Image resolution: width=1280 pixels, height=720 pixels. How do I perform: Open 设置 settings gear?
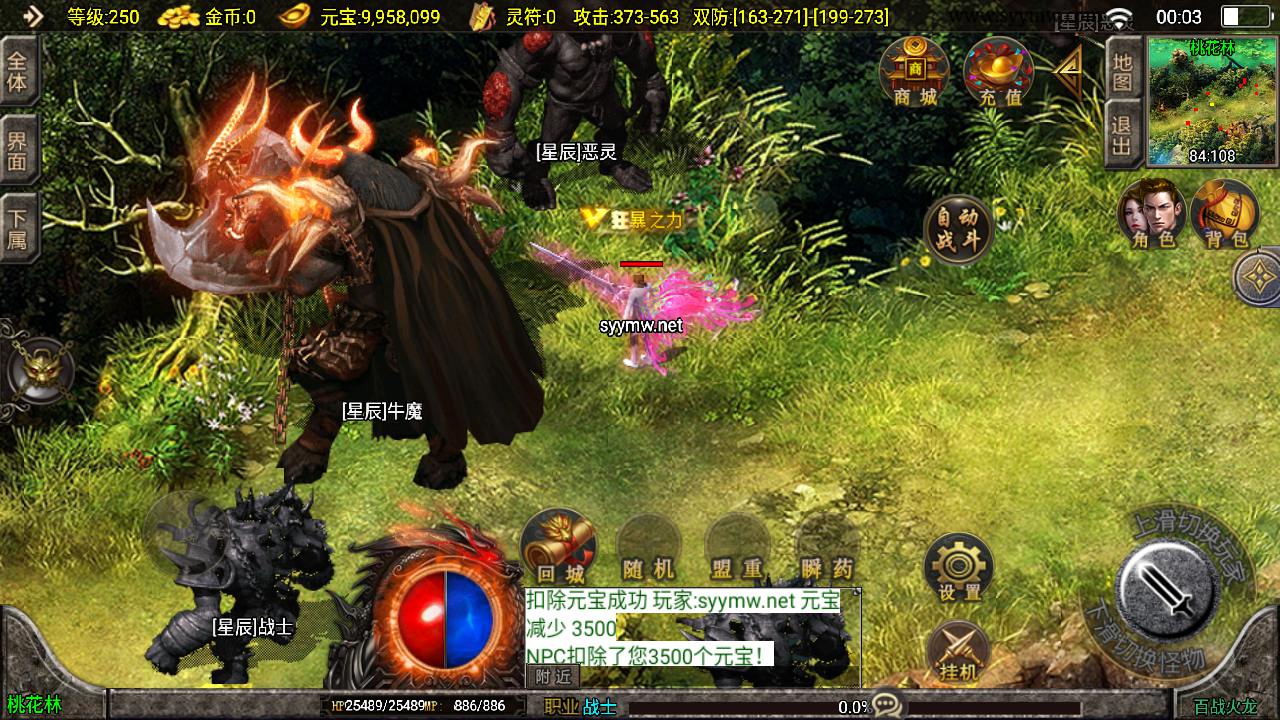click(959, 567)
